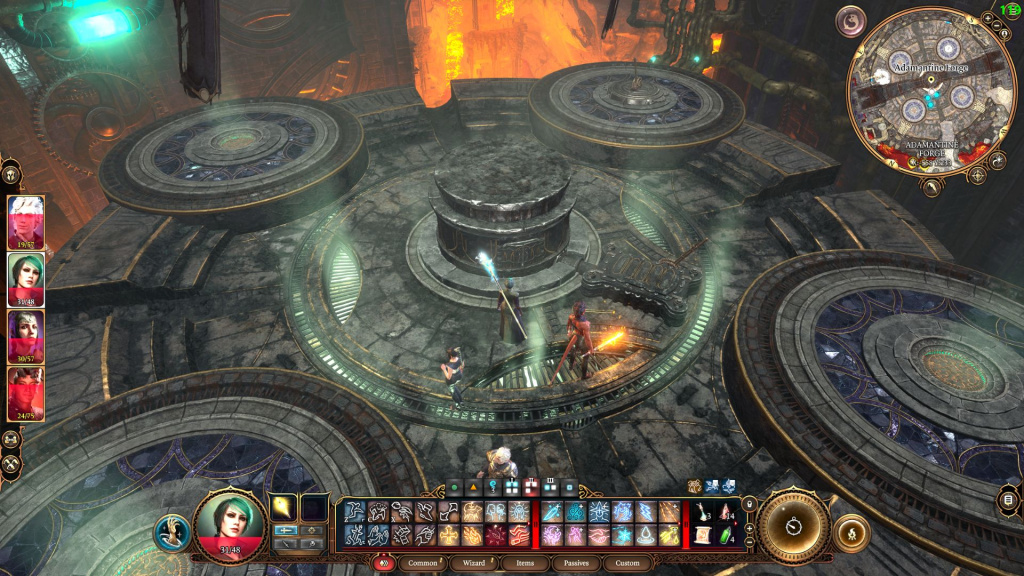Use the scroll item in hotbar
1024x576 pixels.
[x=701, y=536]
